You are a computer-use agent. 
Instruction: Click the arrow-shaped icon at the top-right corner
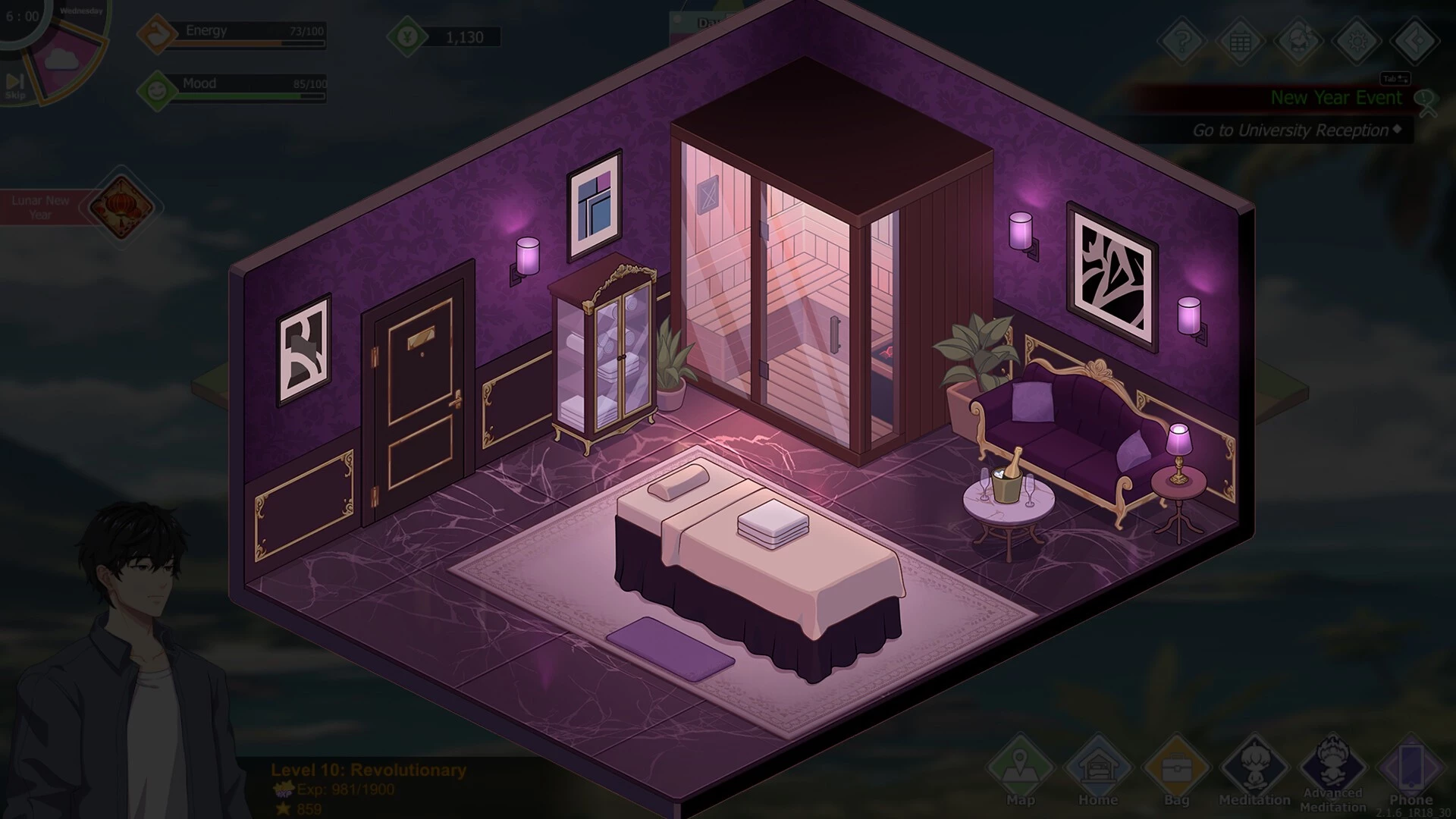1415,40
